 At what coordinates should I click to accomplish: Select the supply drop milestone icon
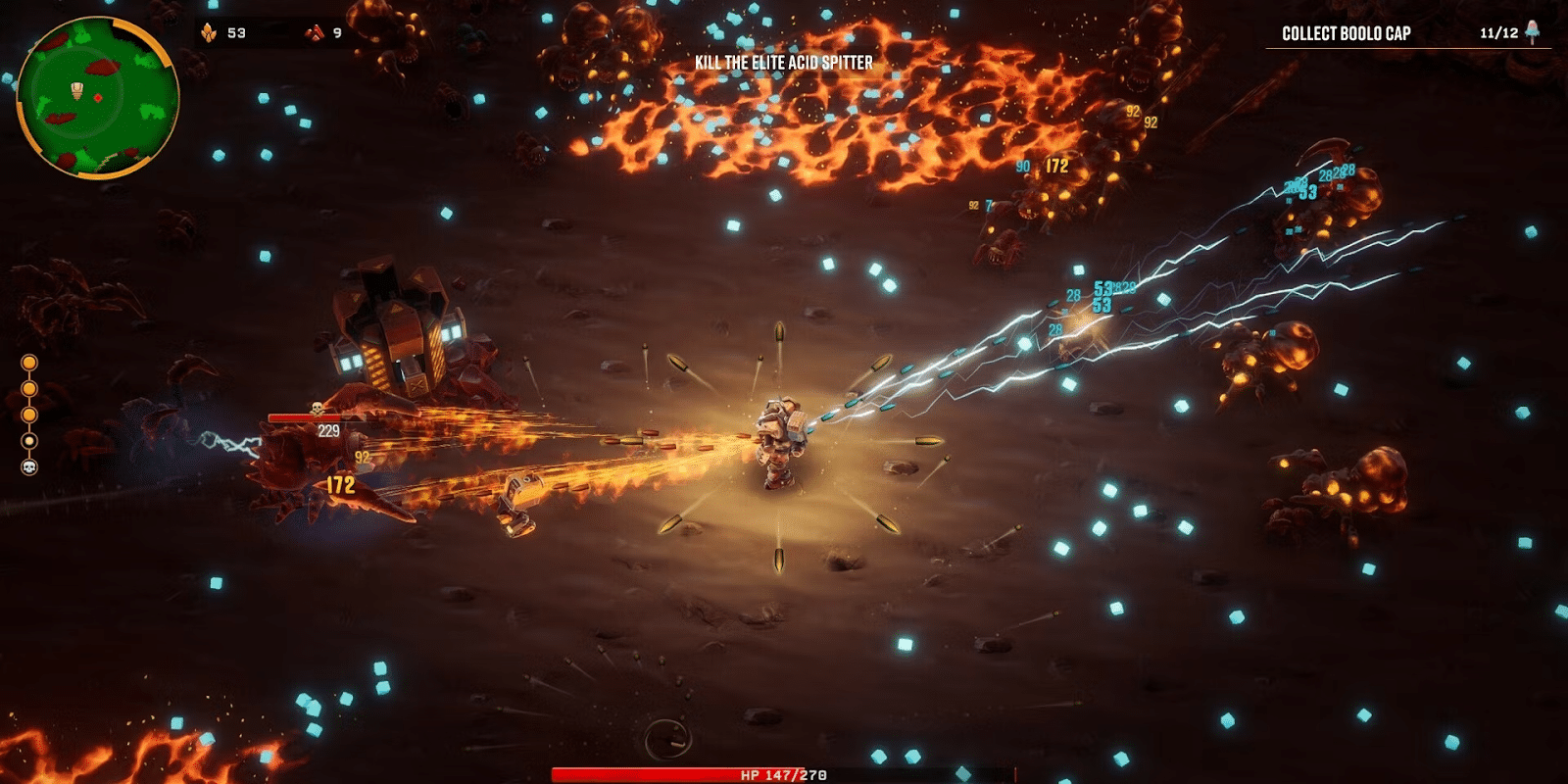[x=28, y=440]
